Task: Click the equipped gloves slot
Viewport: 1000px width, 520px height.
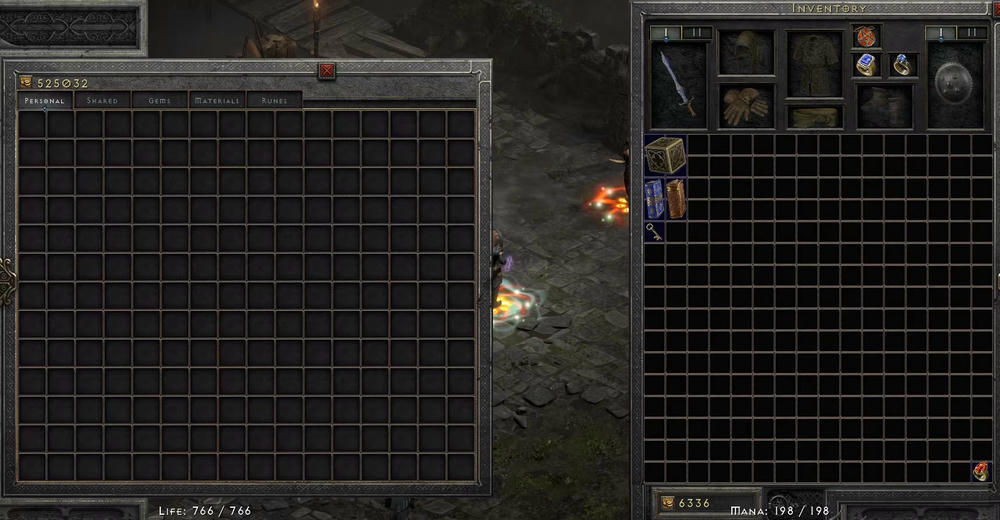Action: coord(745,104)
